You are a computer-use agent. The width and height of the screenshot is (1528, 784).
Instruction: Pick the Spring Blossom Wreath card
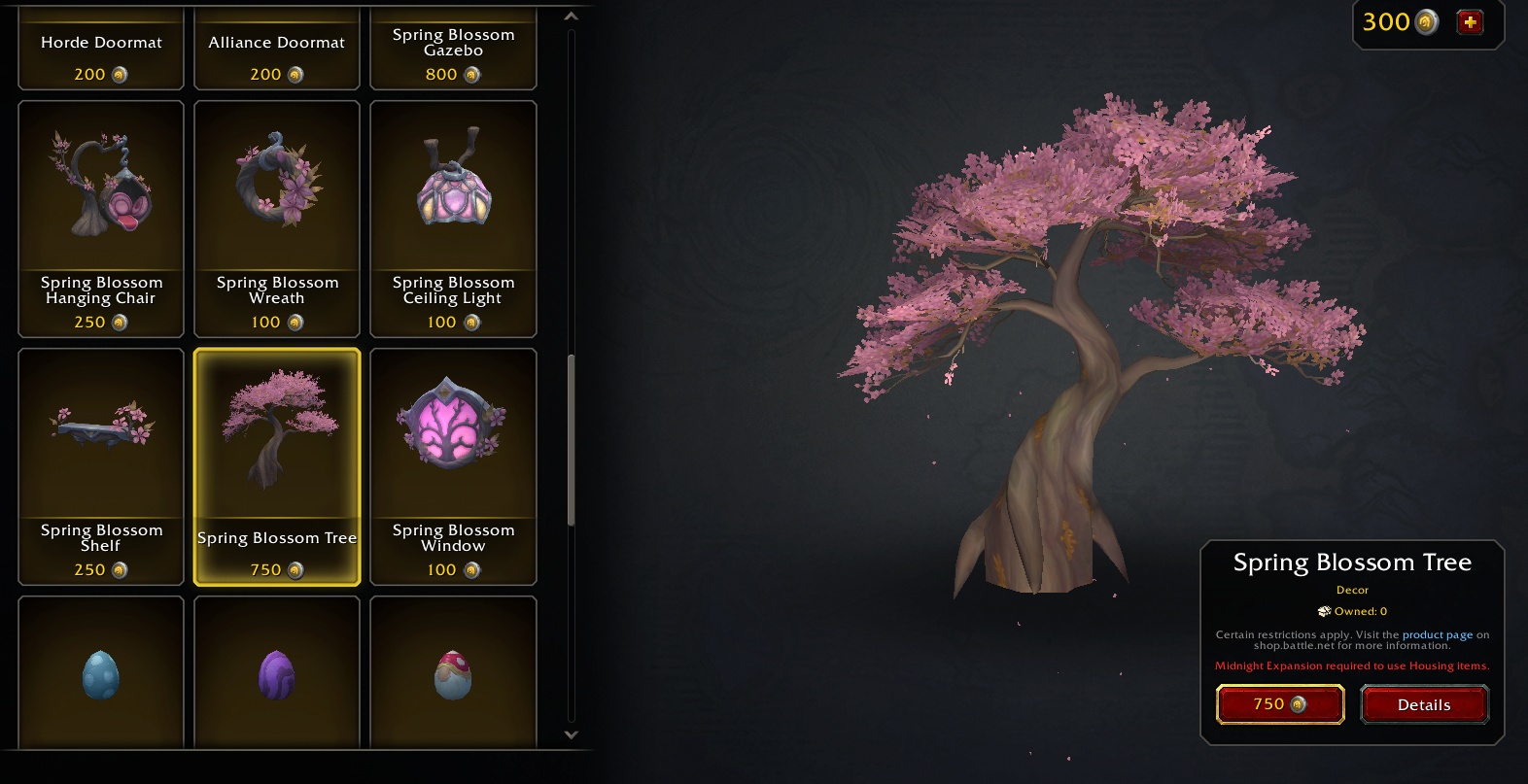[277, 219]
